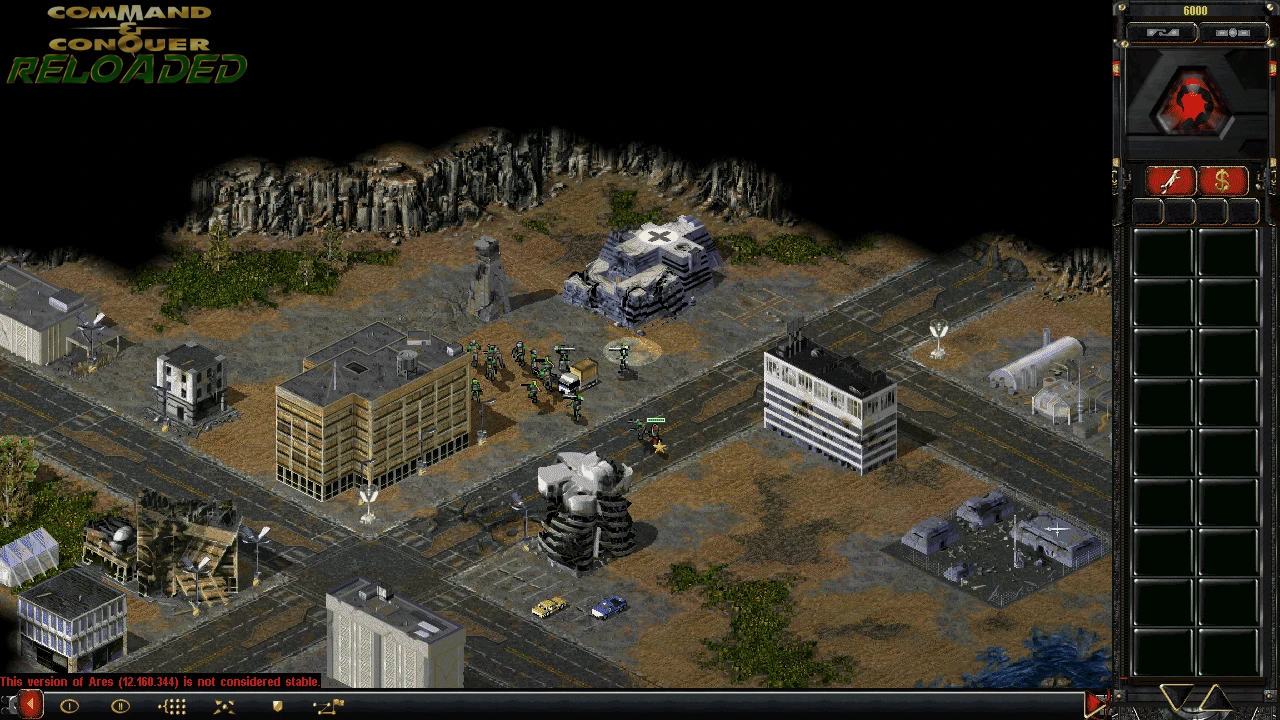Select the single-bar oval command icon

point(69,706)
